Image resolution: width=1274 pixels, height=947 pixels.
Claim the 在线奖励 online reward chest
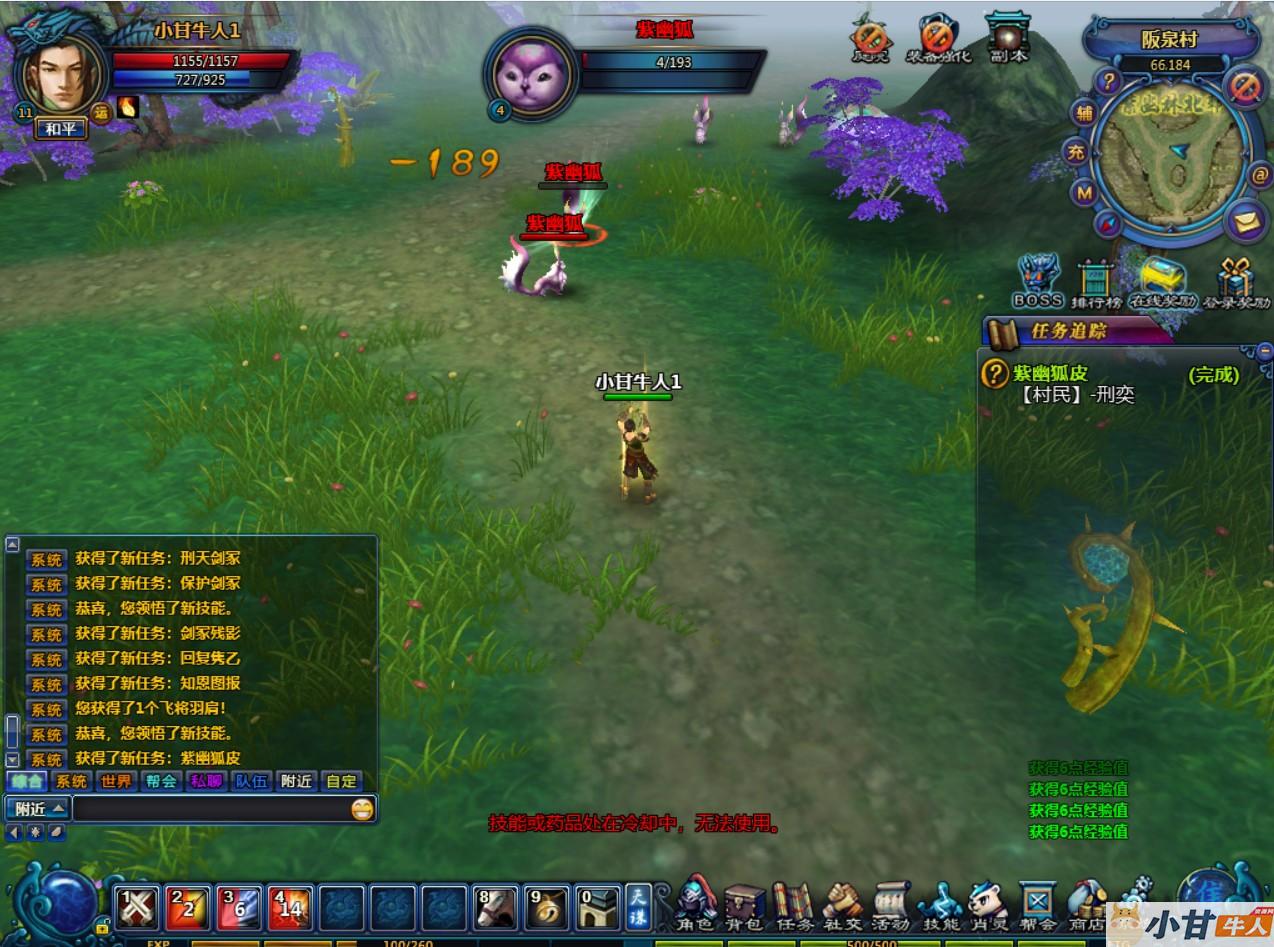[1162, 281]
